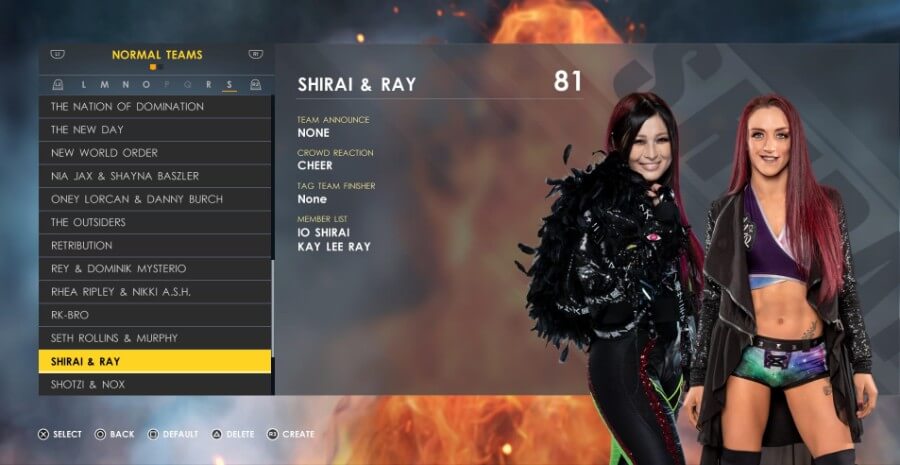Screen dimensions: 900x465
Task: Select Seth Rollins & Murphy
Action: [155, 338]
